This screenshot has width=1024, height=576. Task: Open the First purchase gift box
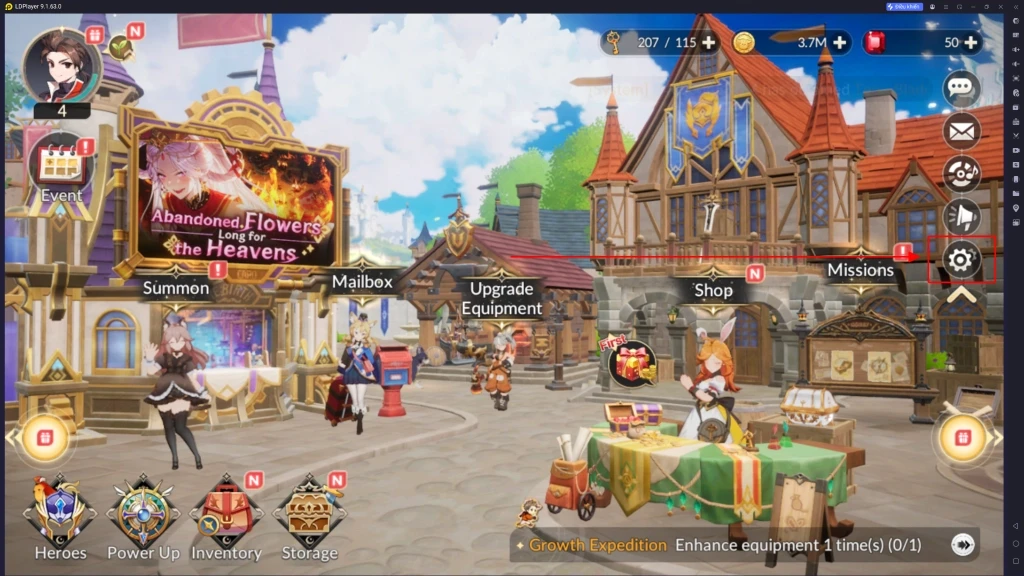point(632,362)
